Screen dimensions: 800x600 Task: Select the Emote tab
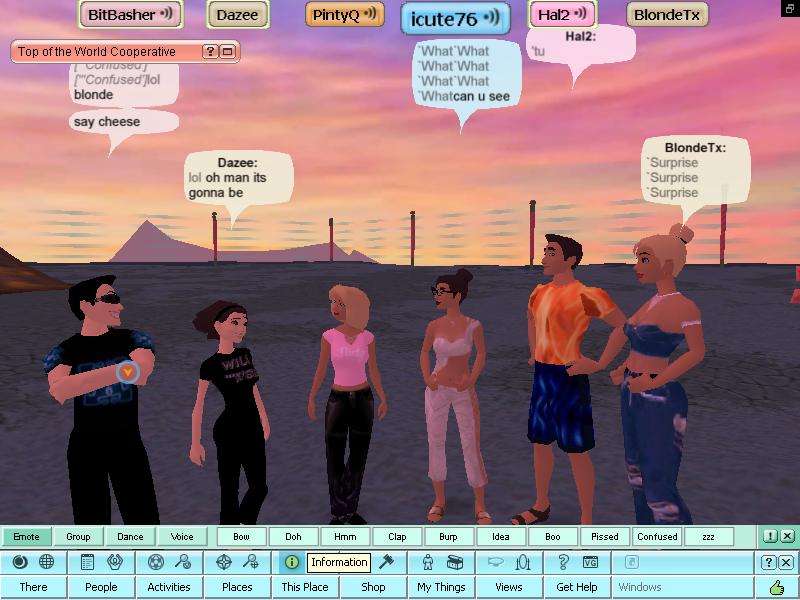[x=27, y=537]
